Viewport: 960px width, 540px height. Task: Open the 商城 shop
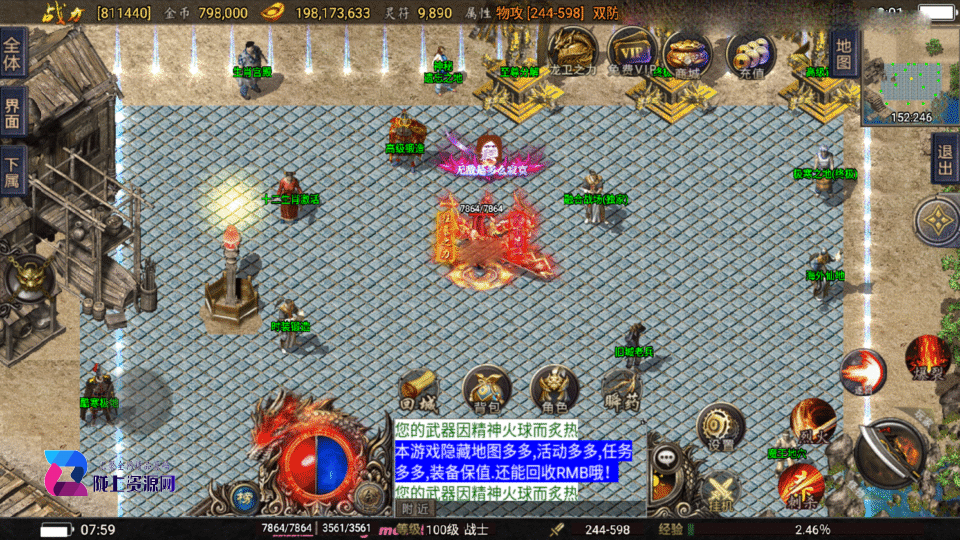tap(688, 54)
